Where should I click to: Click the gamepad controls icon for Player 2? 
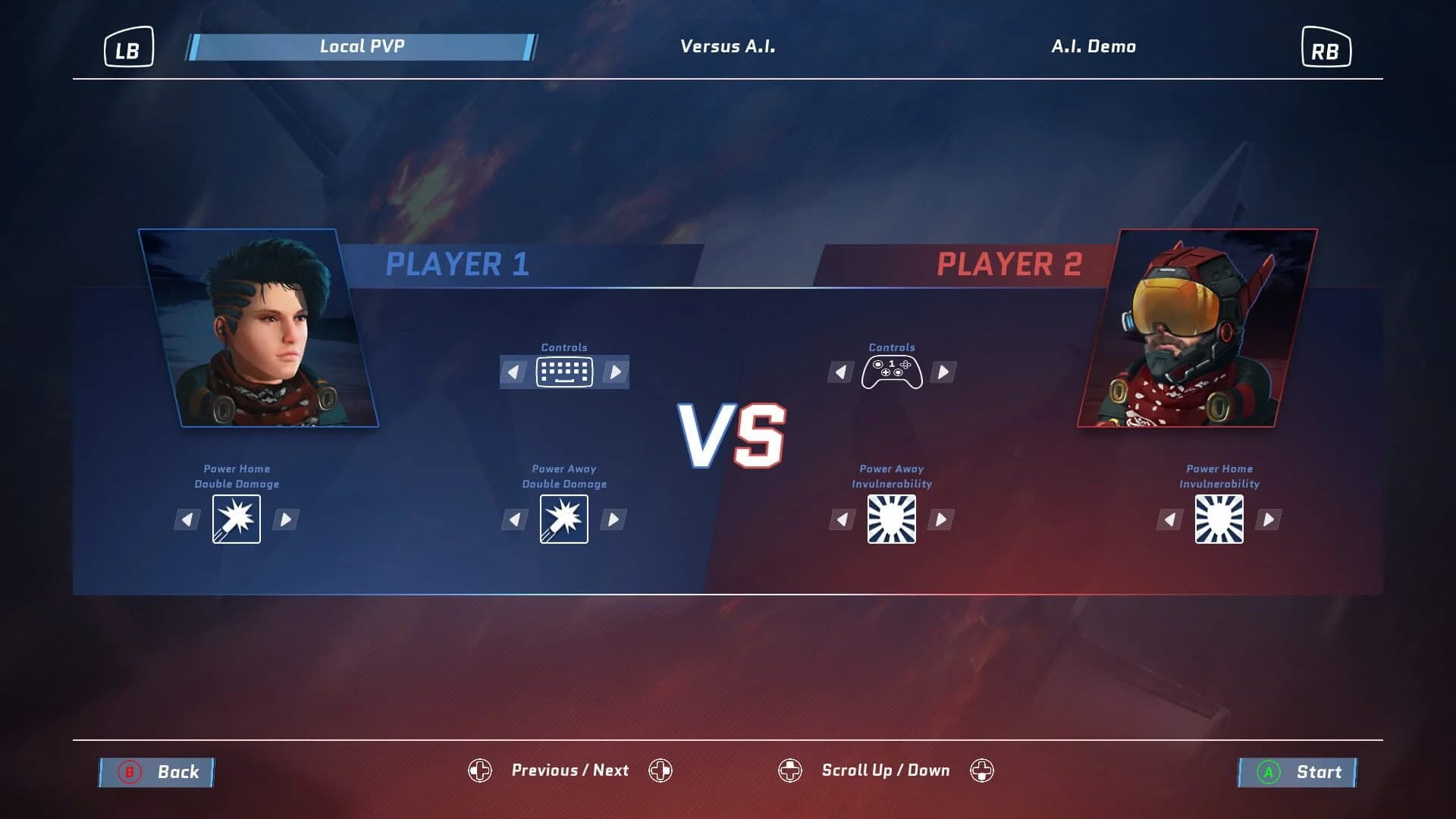[x=892, y=371]
